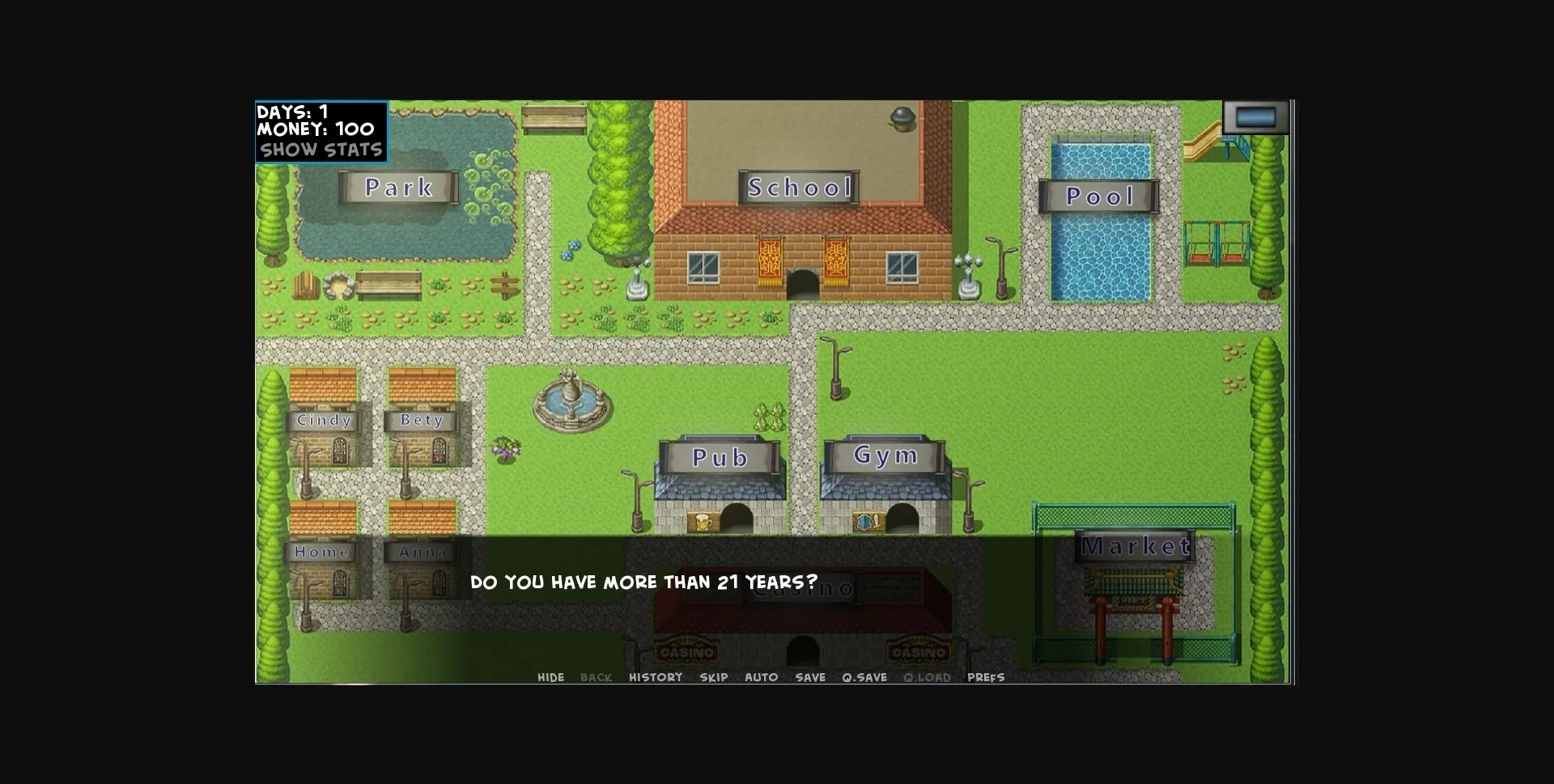Hide the dialogue box

(x=551, y=677)
